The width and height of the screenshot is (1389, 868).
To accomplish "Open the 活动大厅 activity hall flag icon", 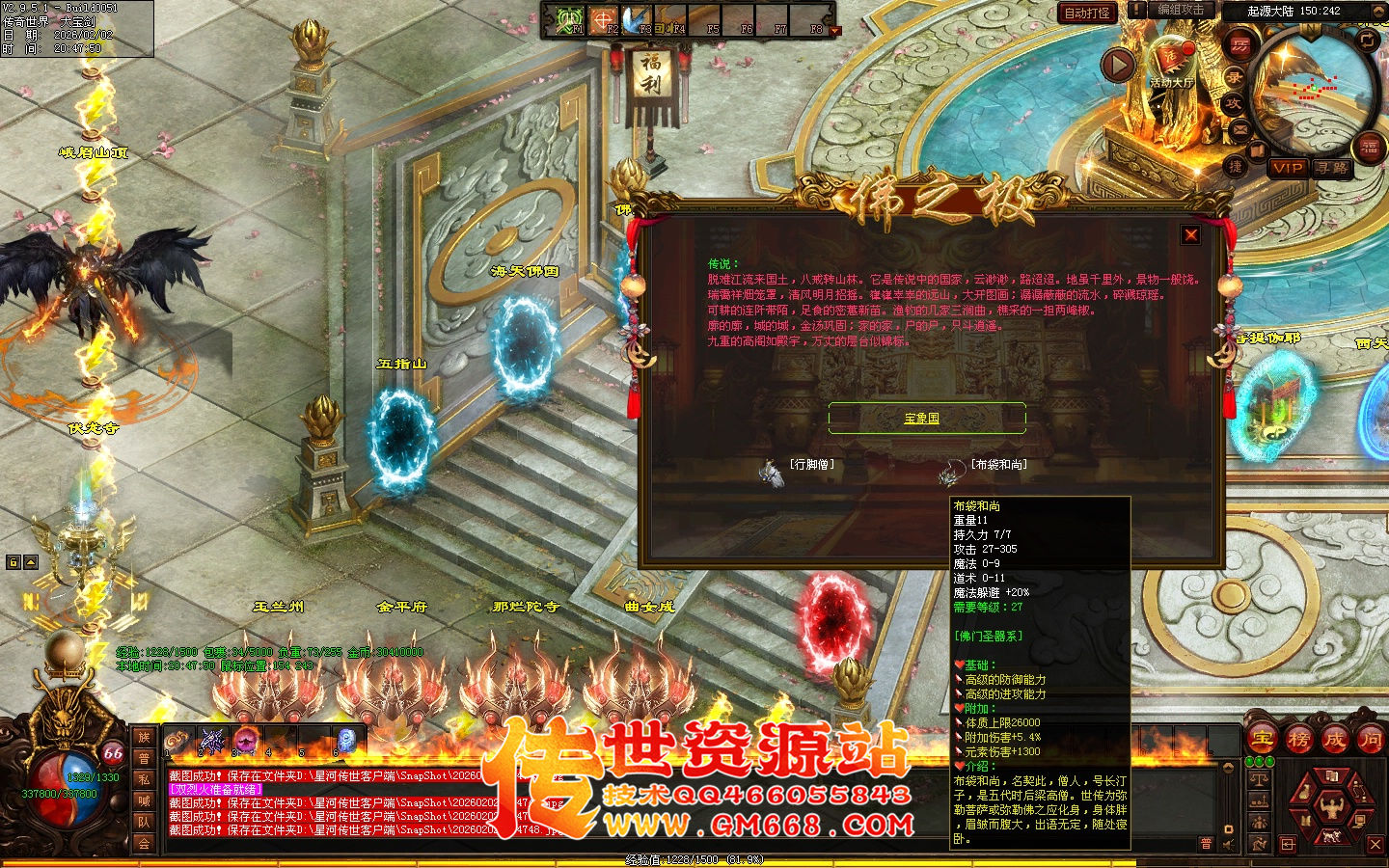I will [1170, 58].
